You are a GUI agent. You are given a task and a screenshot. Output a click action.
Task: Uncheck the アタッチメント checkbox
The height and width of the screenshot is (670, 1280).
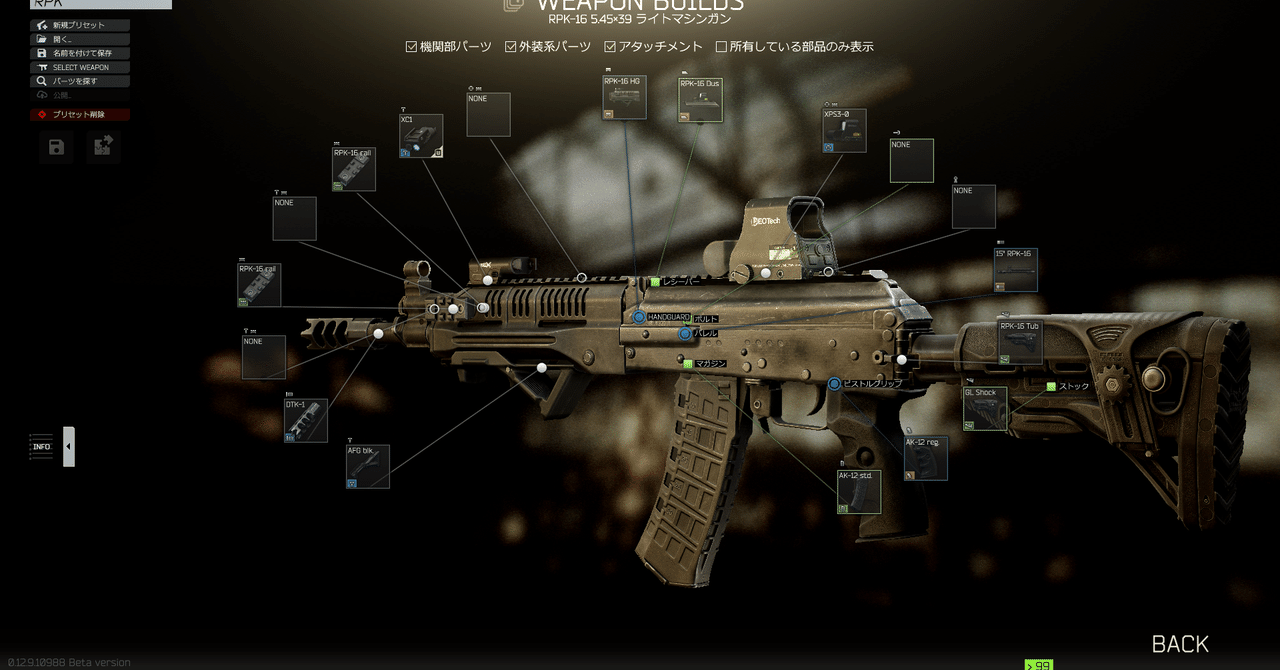click(x=611, y=47)
